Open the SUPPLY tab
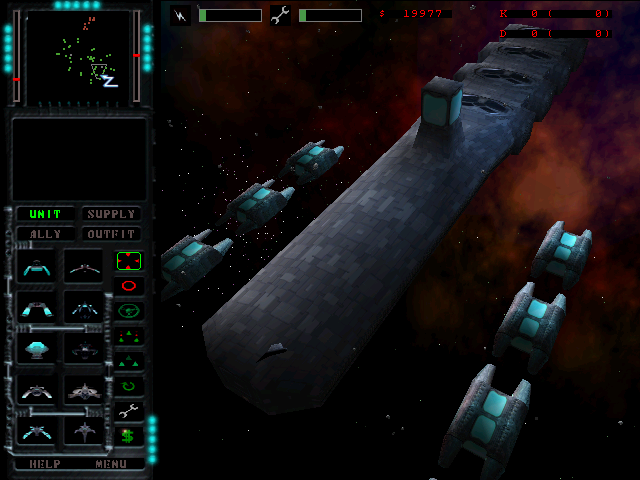Viewport: 640px width, 480px height. [x=110, y=214]
